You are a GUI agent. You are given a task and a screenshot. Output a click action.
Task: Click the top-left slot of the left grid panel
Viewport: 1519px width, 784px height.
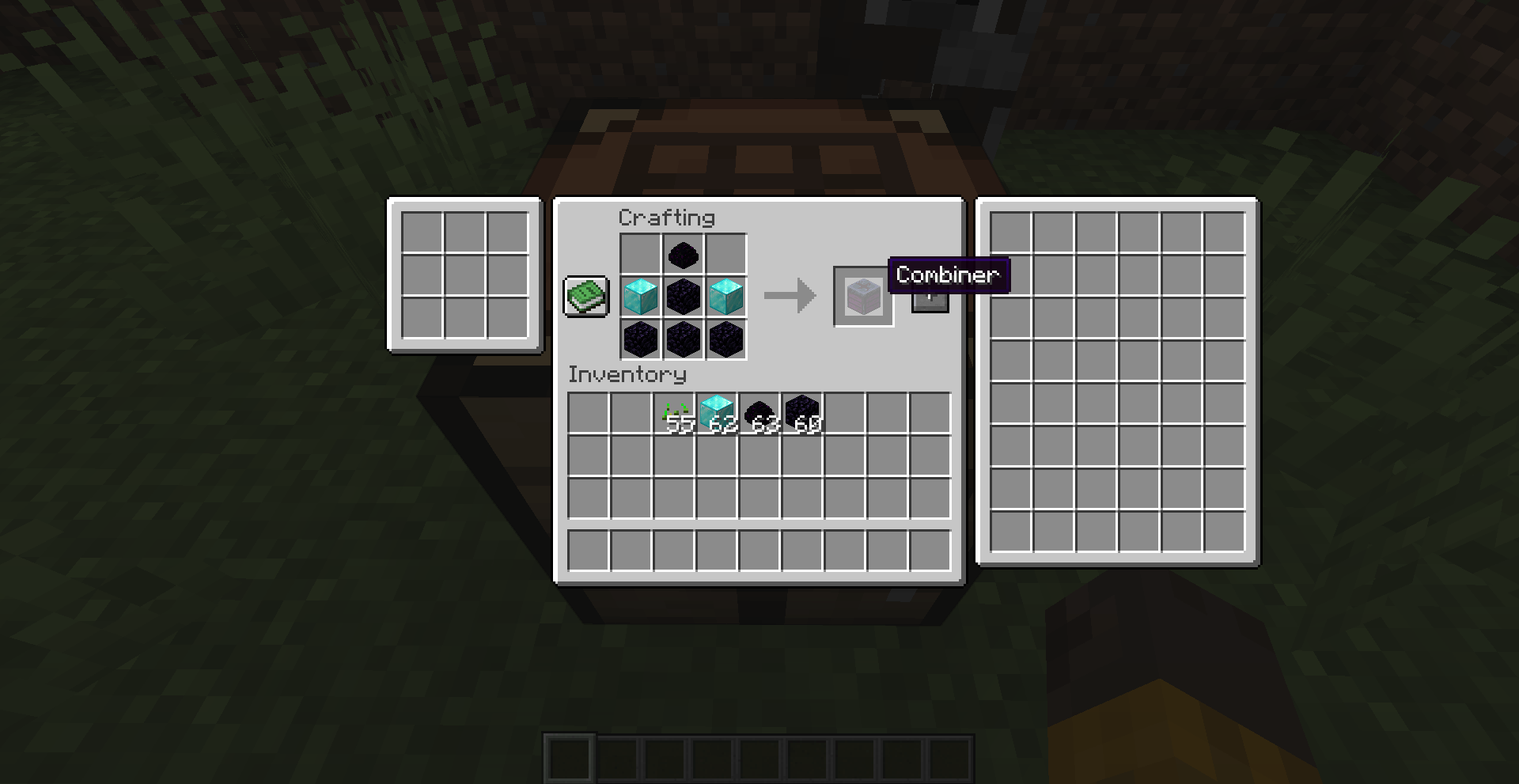point(422,232)
